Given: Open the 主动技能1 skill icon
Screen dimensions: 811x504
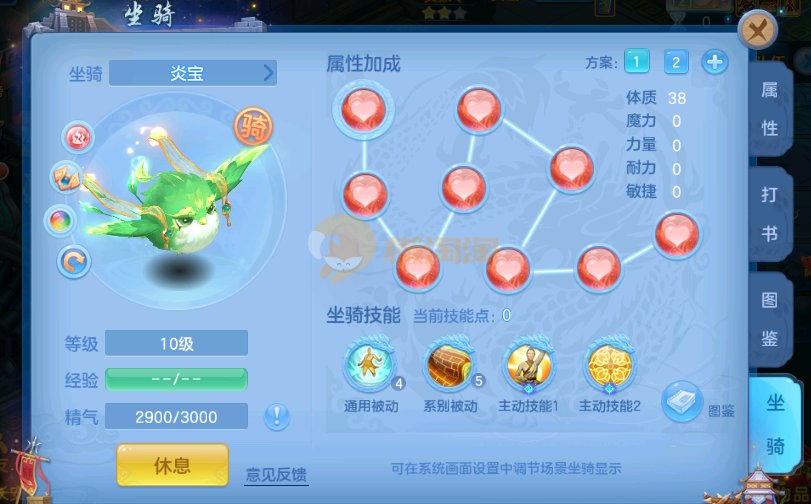Looking at the screenshot, I should click(527, 363).
